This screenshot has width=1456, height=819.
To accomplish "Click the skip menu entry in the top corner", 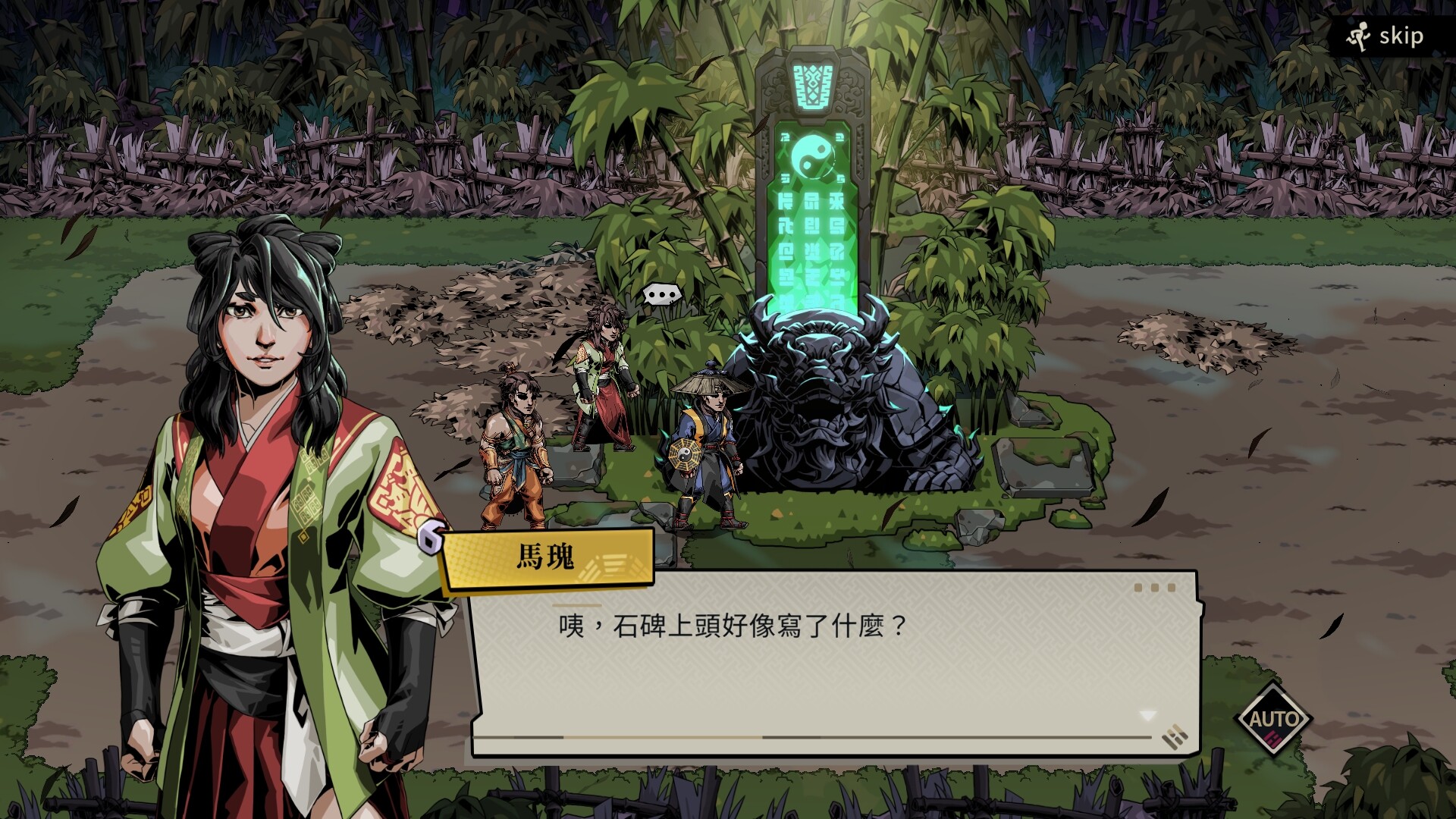I will tap(1399, 36).
